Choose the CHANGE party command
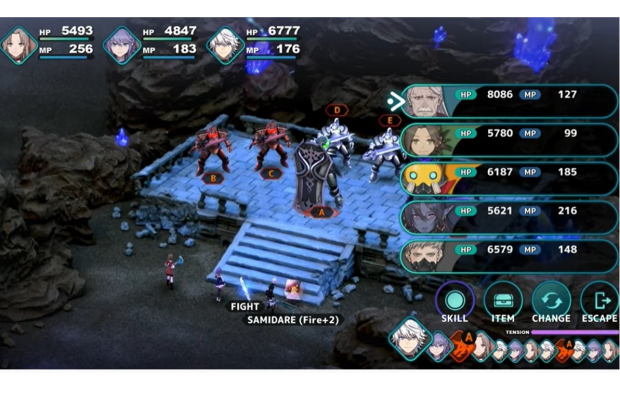This screenshot has height=413, width=620. coord(551,300)
